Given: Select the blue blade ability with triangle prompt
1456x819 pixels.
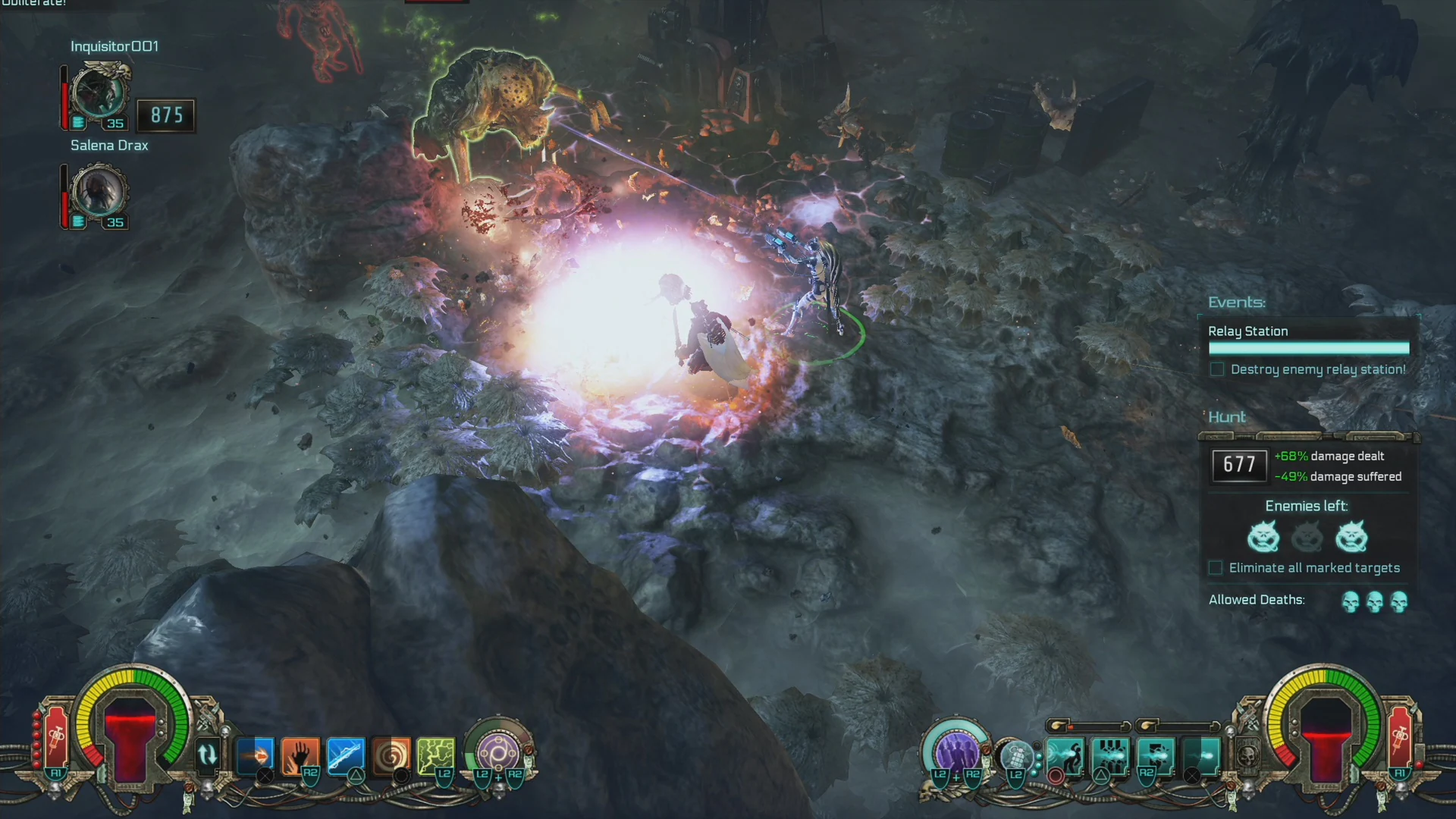Looking at the screenshot, I should [x=346, y=752].
